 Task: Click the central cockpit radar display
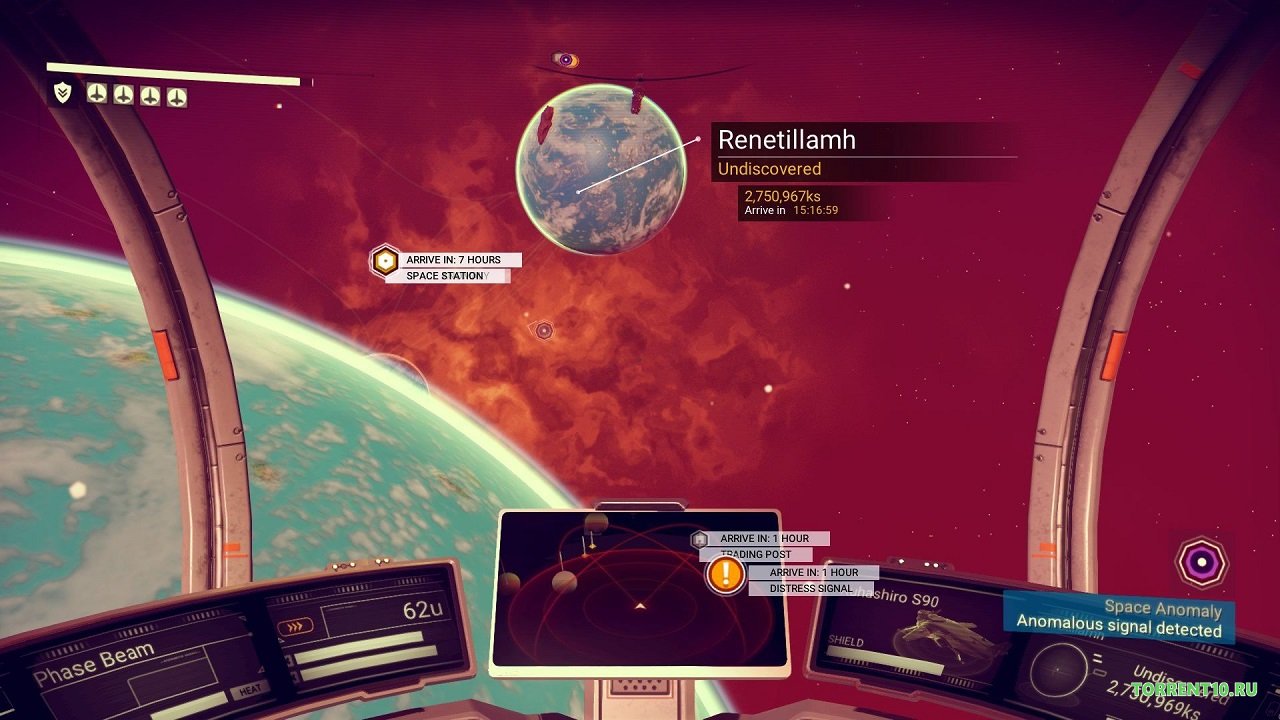[x=638, y=592]
